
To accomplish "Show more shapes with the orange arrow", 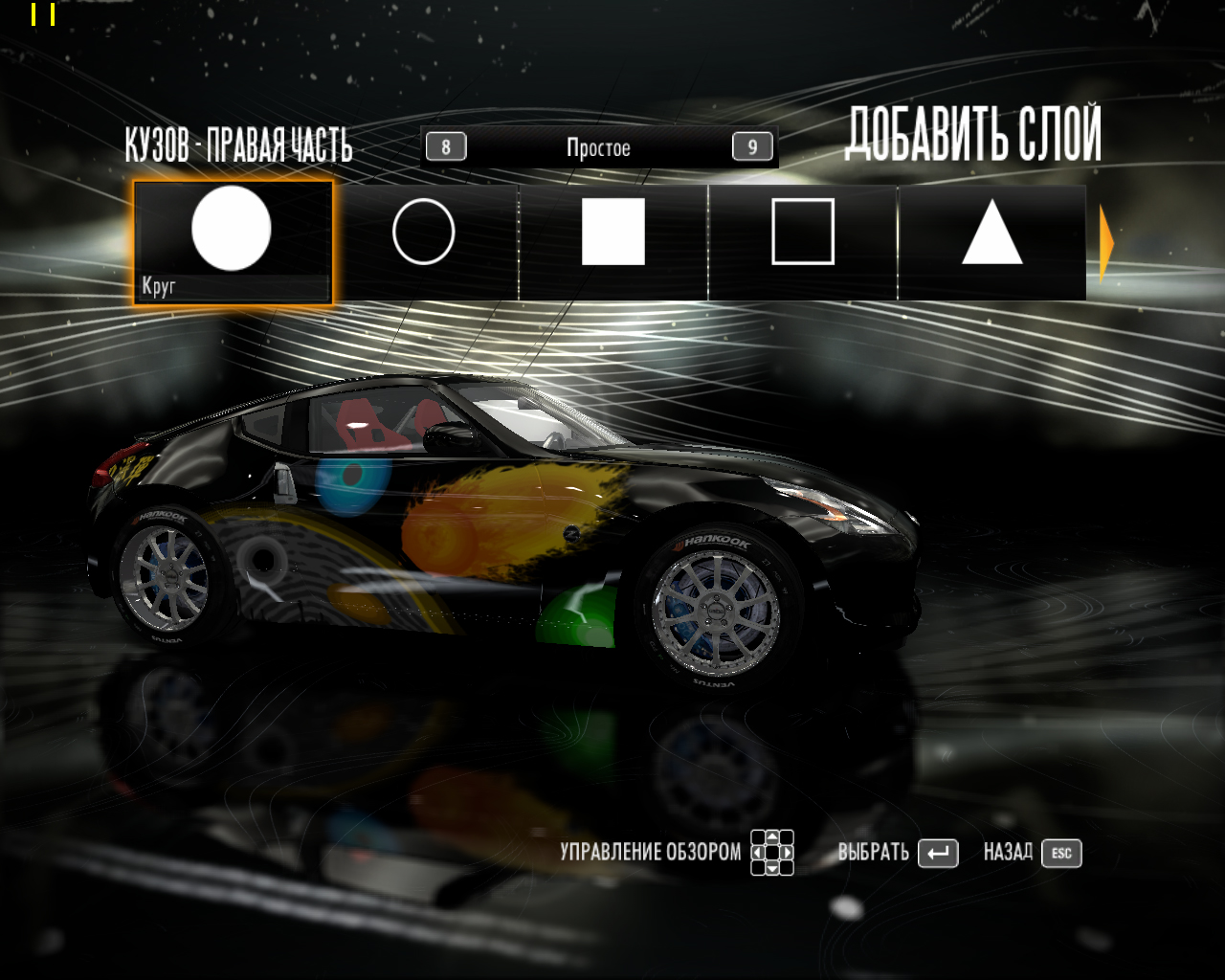I will click(1106, 243).
